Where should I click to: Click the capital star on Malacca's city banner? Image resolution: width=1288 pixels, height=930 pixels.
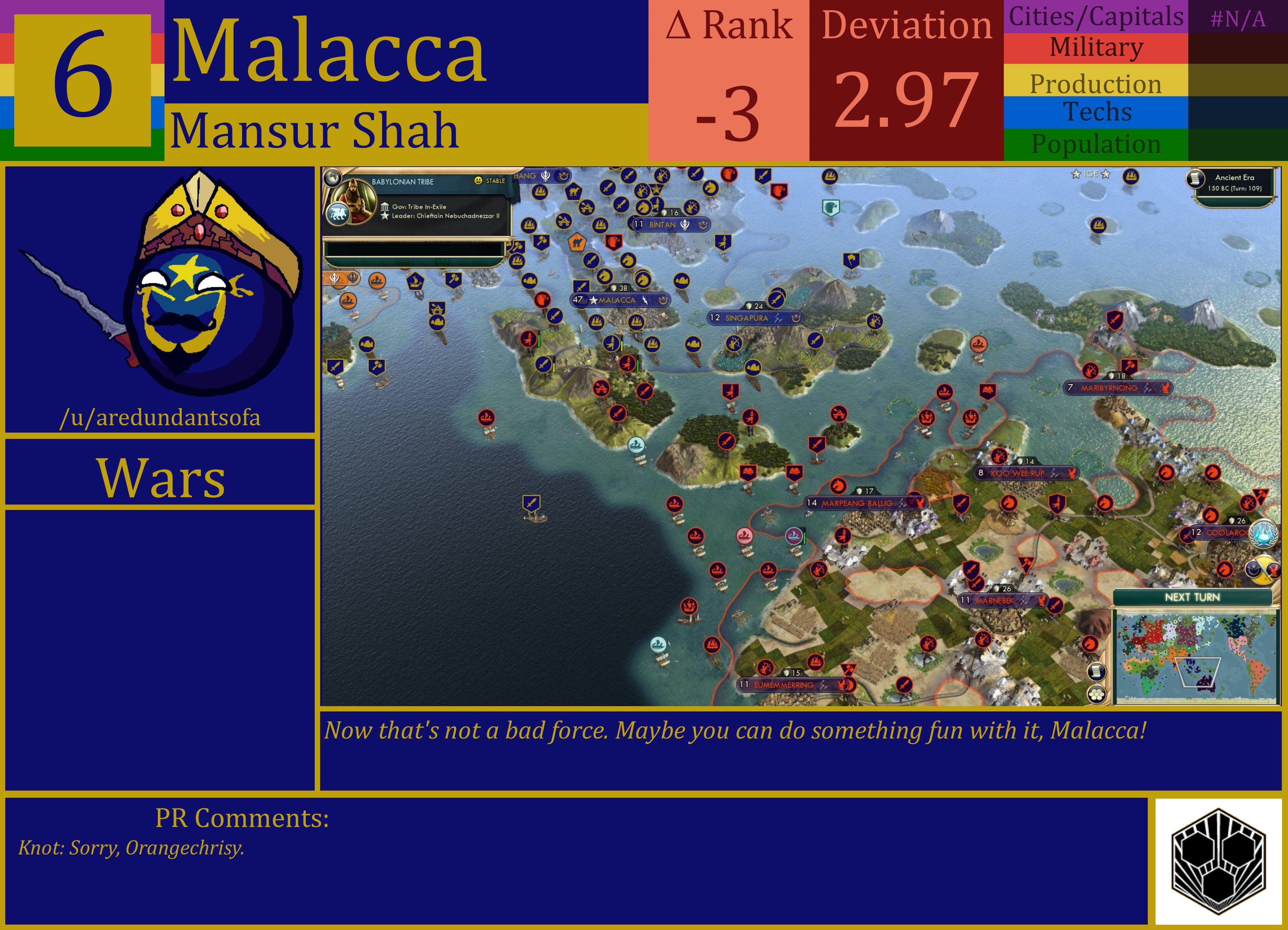[593, 301]
